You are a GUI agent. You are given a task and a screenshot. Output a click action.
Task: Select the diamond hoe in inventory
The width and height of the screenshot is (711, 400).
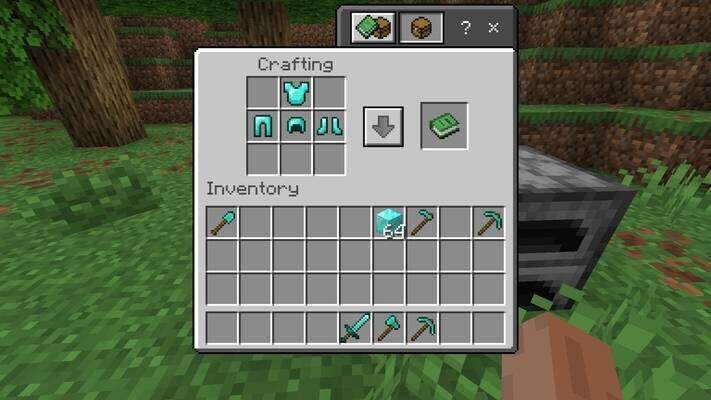click(423, 223)
